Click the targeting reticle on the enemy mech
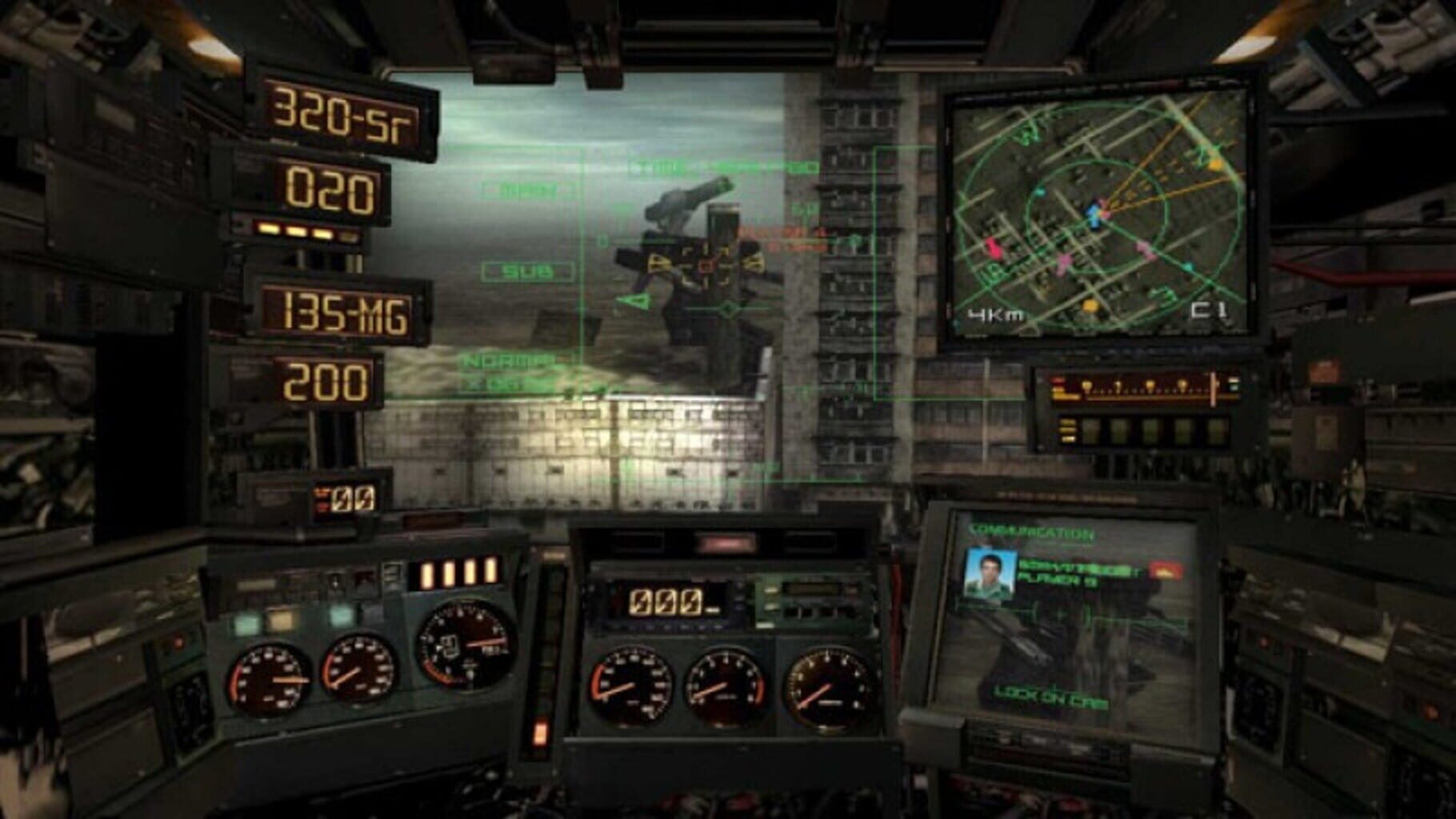Image resolution: width=1456 pixels, height=819 pixels. click(704, 265)
